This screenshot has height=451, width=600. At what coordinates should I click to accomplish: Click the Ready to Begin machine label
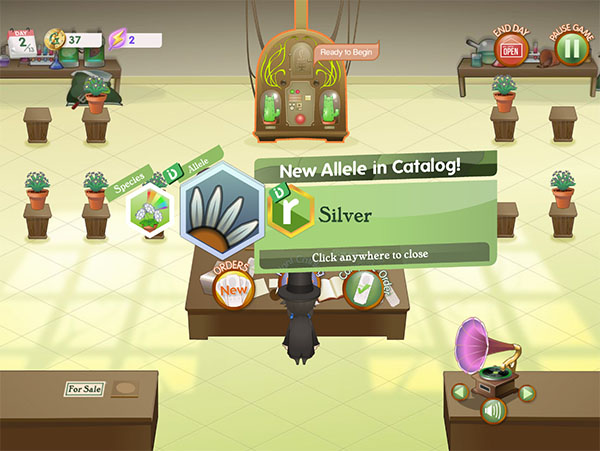pyautogui.click(x=346, y=53)
